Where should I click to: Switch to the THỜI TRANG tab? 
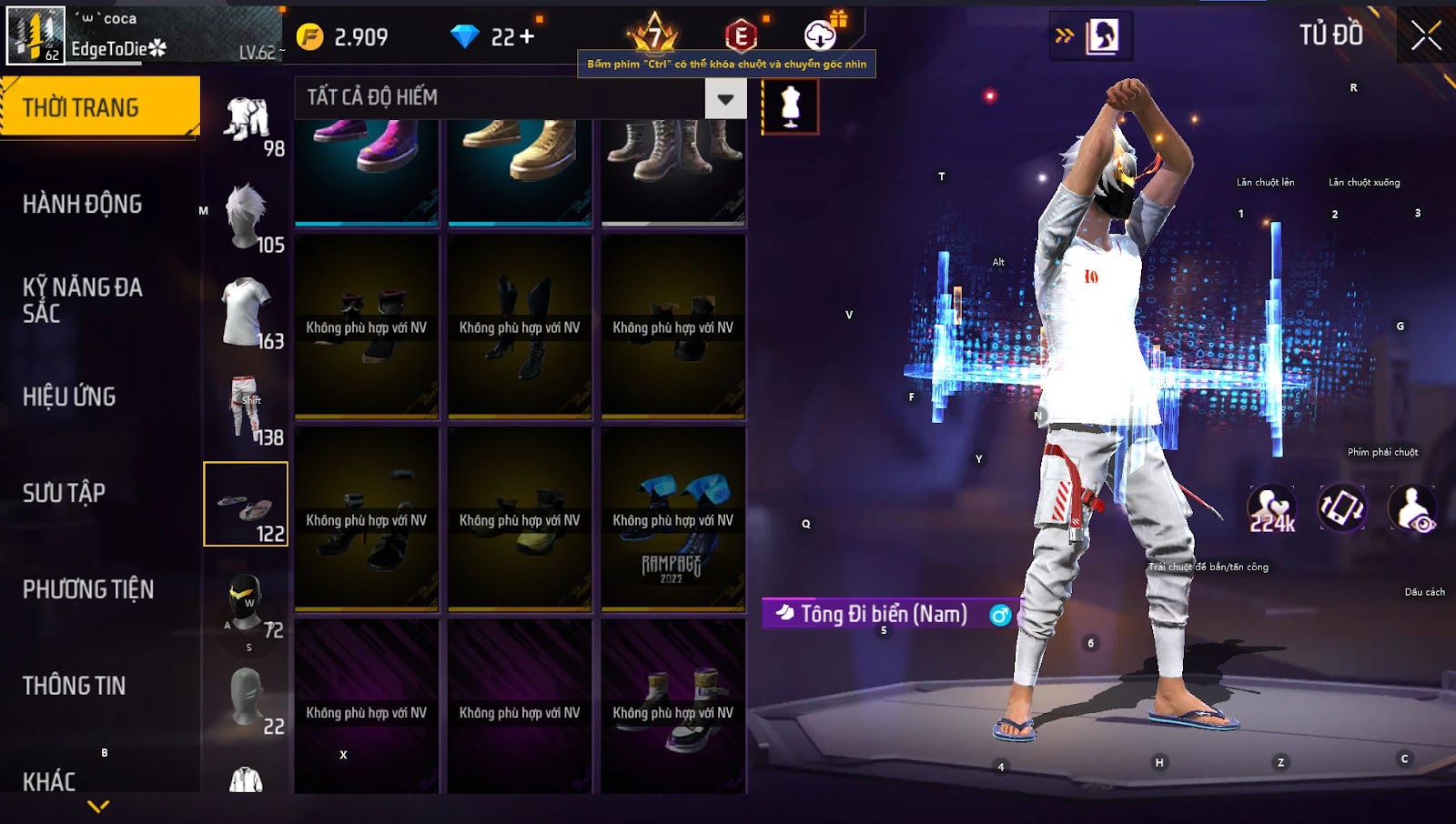pyautogui.click(x=98, y=107)
